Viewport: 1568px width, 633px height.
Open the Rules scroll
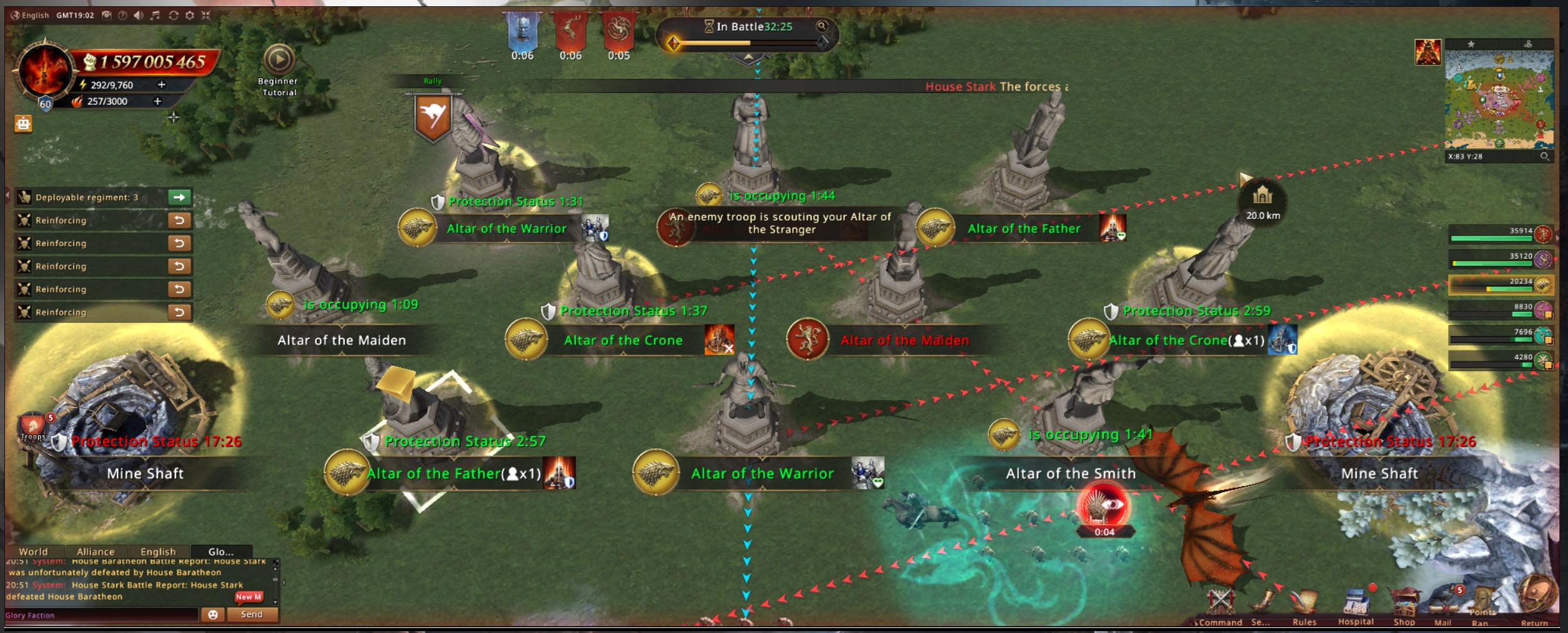1304,605
